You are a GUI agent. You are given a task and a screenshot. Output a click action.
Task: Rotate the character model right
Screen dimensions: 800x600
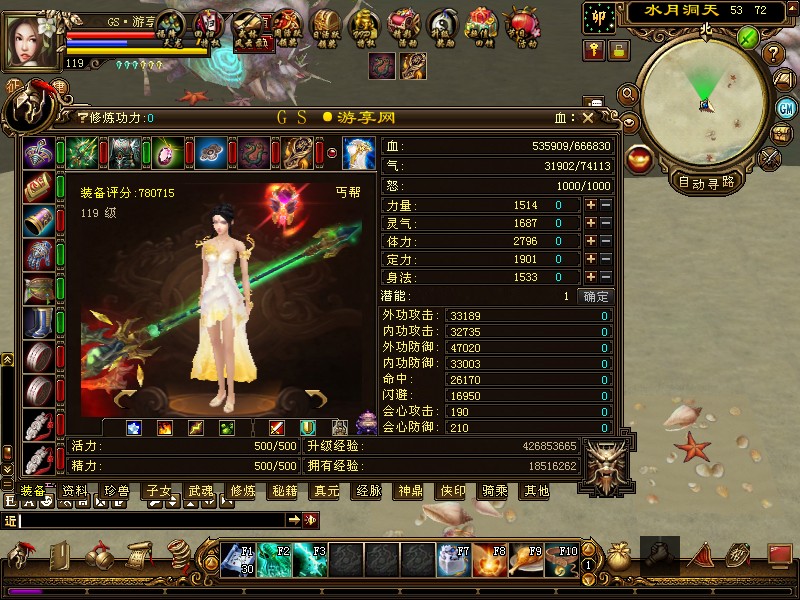coord(316,400)
